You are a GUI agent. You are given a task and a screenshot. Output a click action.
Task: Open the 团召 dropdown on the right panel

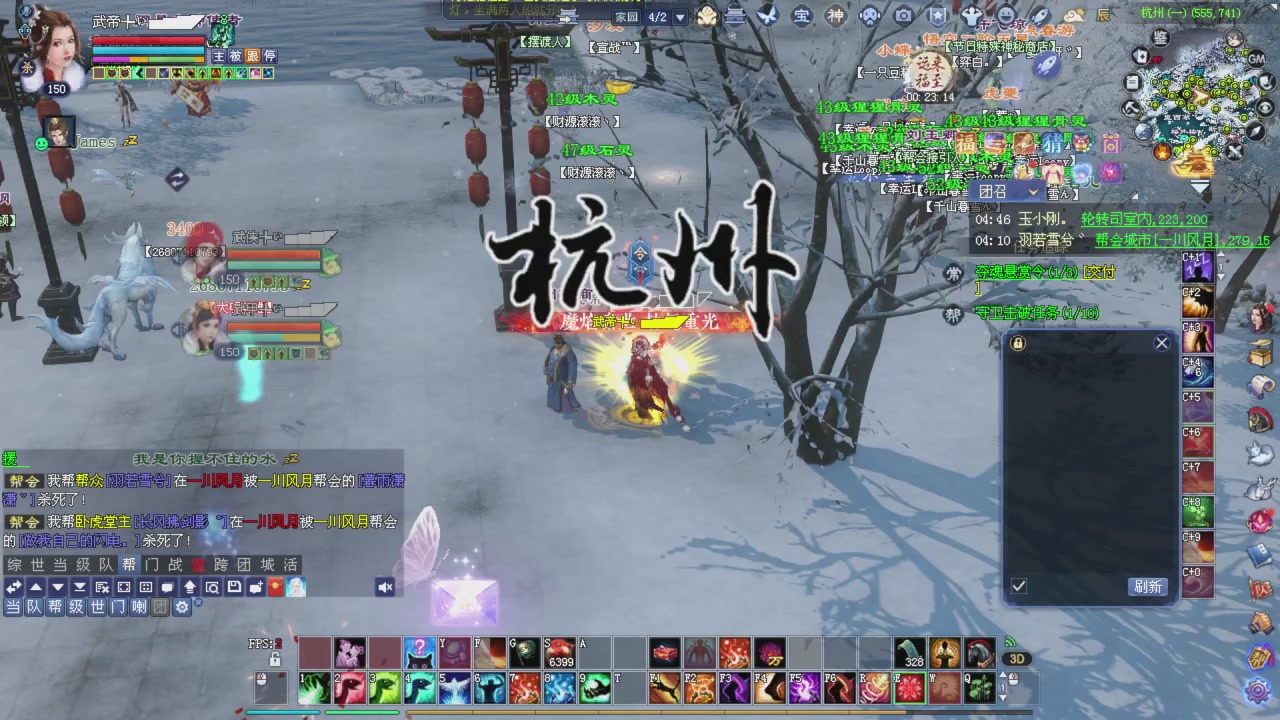pyautogui.click(x=1008, y=191)
